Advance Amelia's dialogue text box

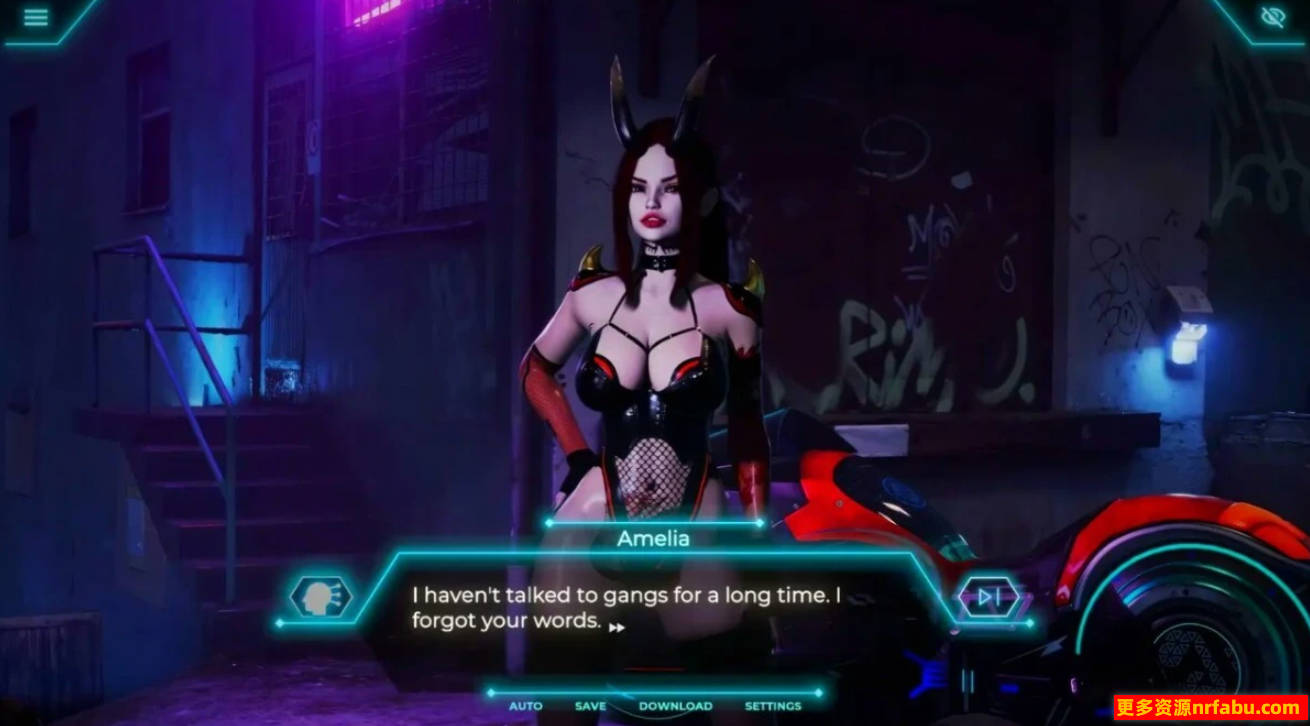(650, 607)
